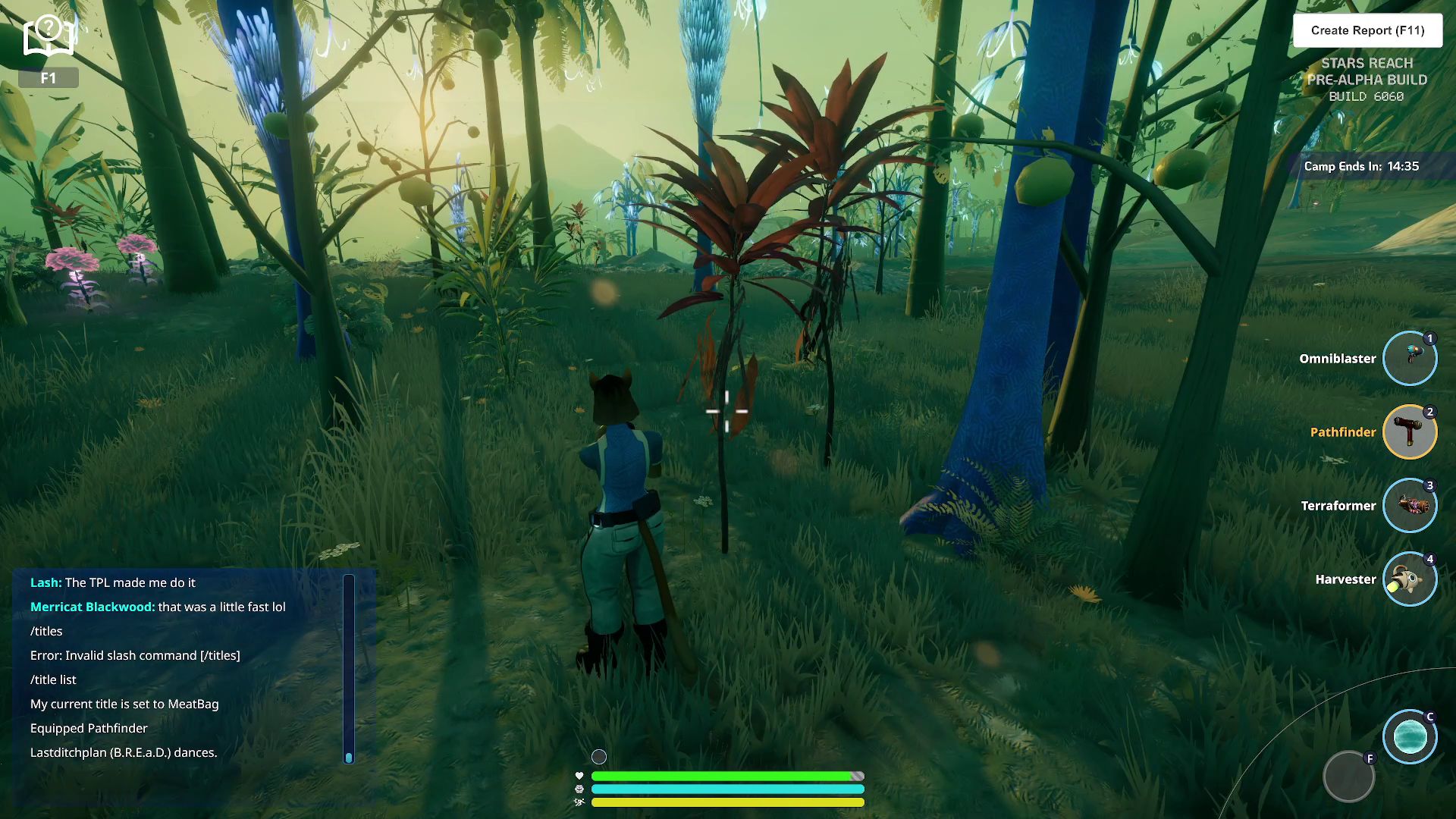This screenshot has height=819, width=1456.
Task: Equip the Terraformer tool
Action: tap(1410, 506)
